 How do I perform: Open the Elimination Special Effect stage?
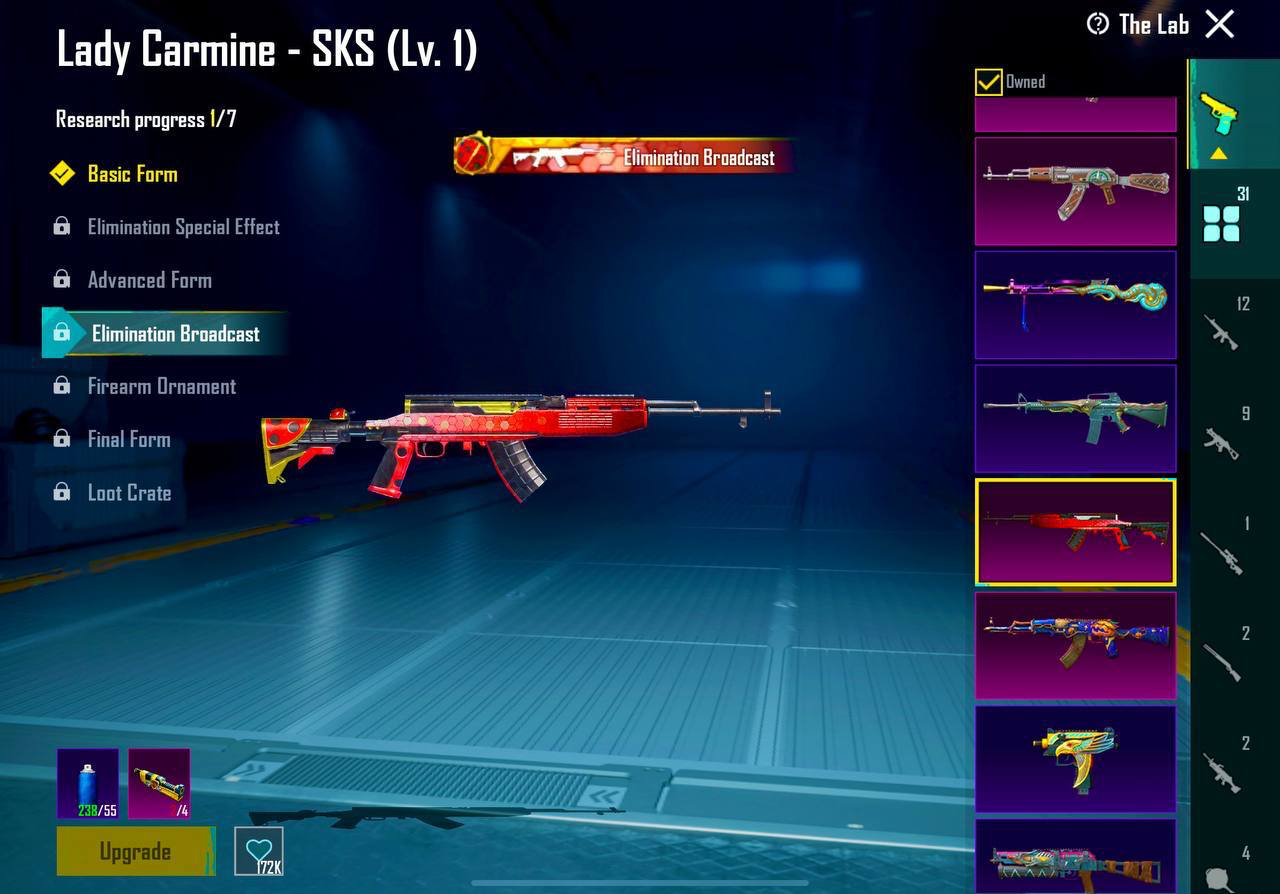[x=184, y=227]
